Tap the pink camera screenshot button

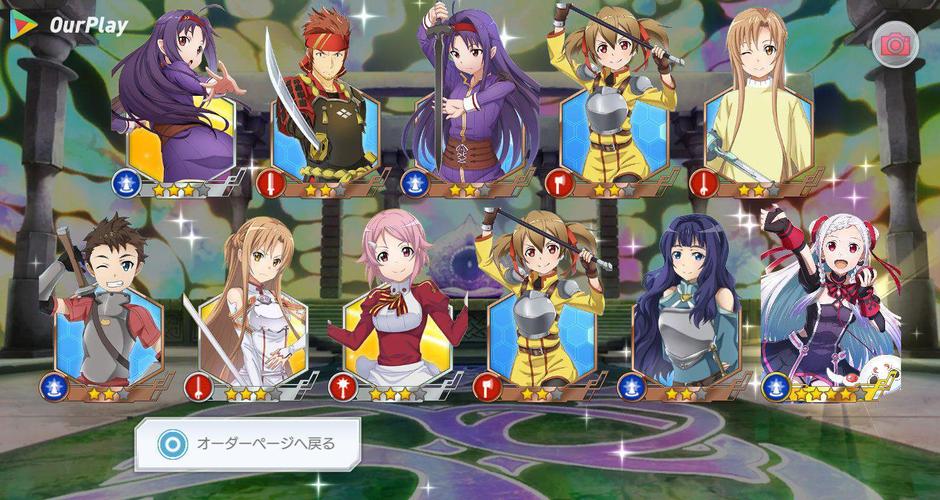click(x=893, y=45)
